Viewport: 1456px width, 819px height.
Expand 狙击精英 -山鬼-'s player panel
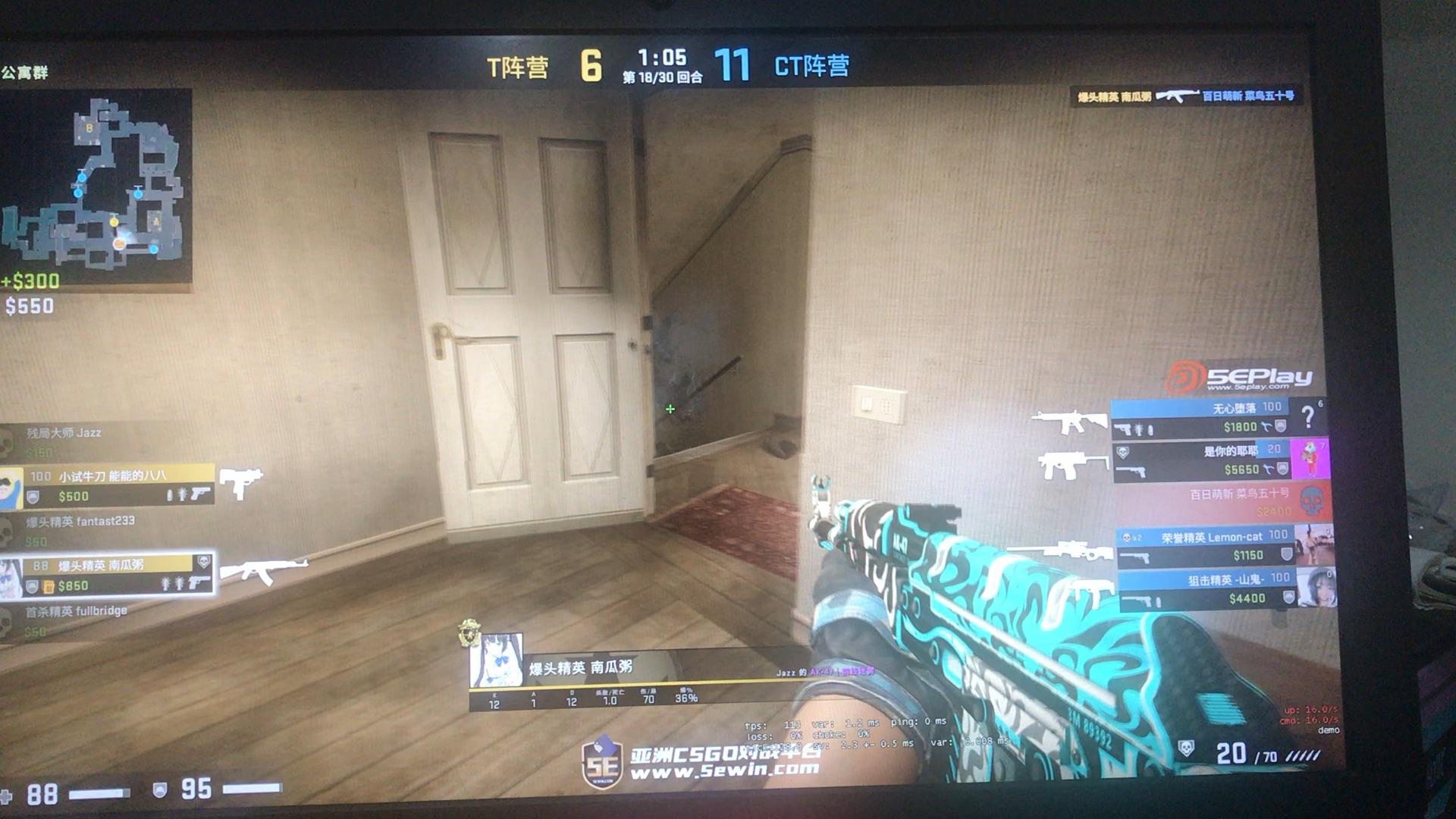click(x=1228, y=588)
